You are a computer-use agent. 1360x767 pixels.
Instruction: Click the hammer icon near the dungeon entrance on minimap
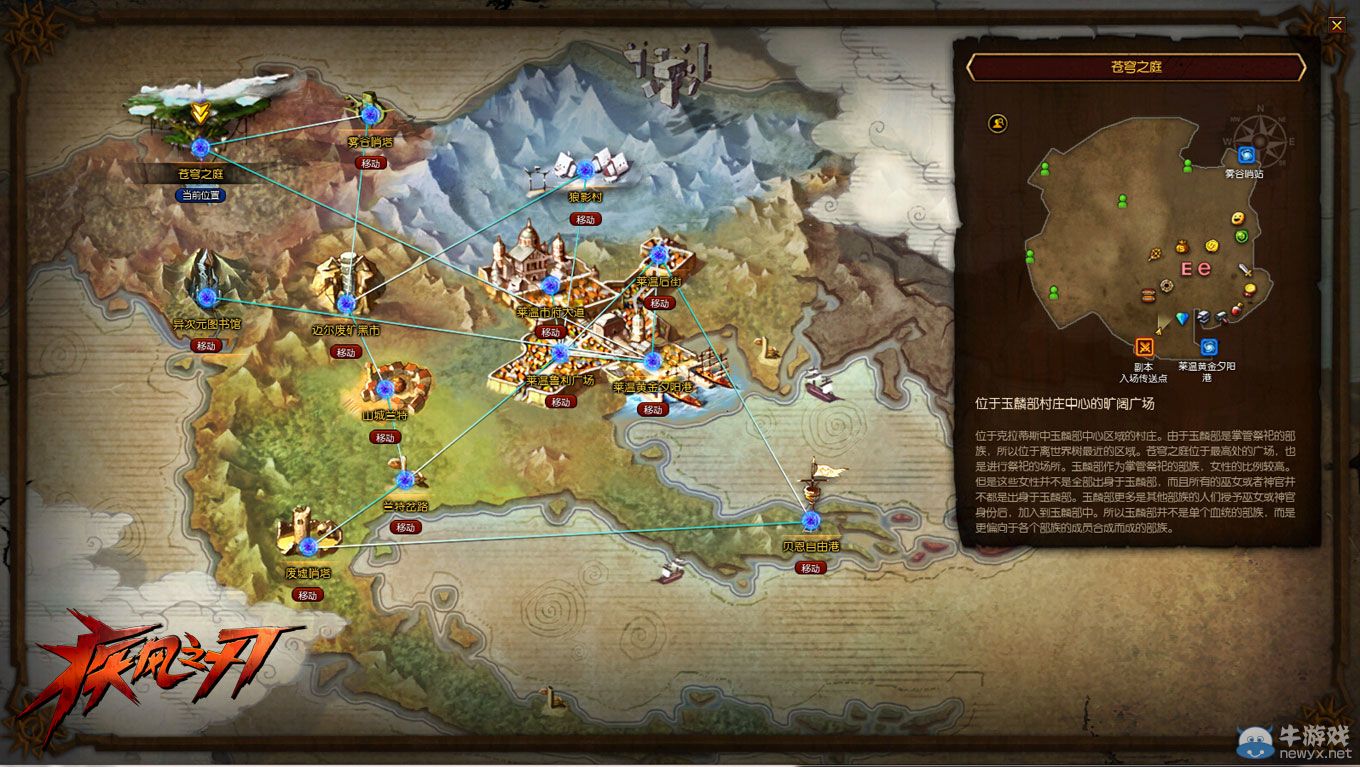coord(1220,315)
